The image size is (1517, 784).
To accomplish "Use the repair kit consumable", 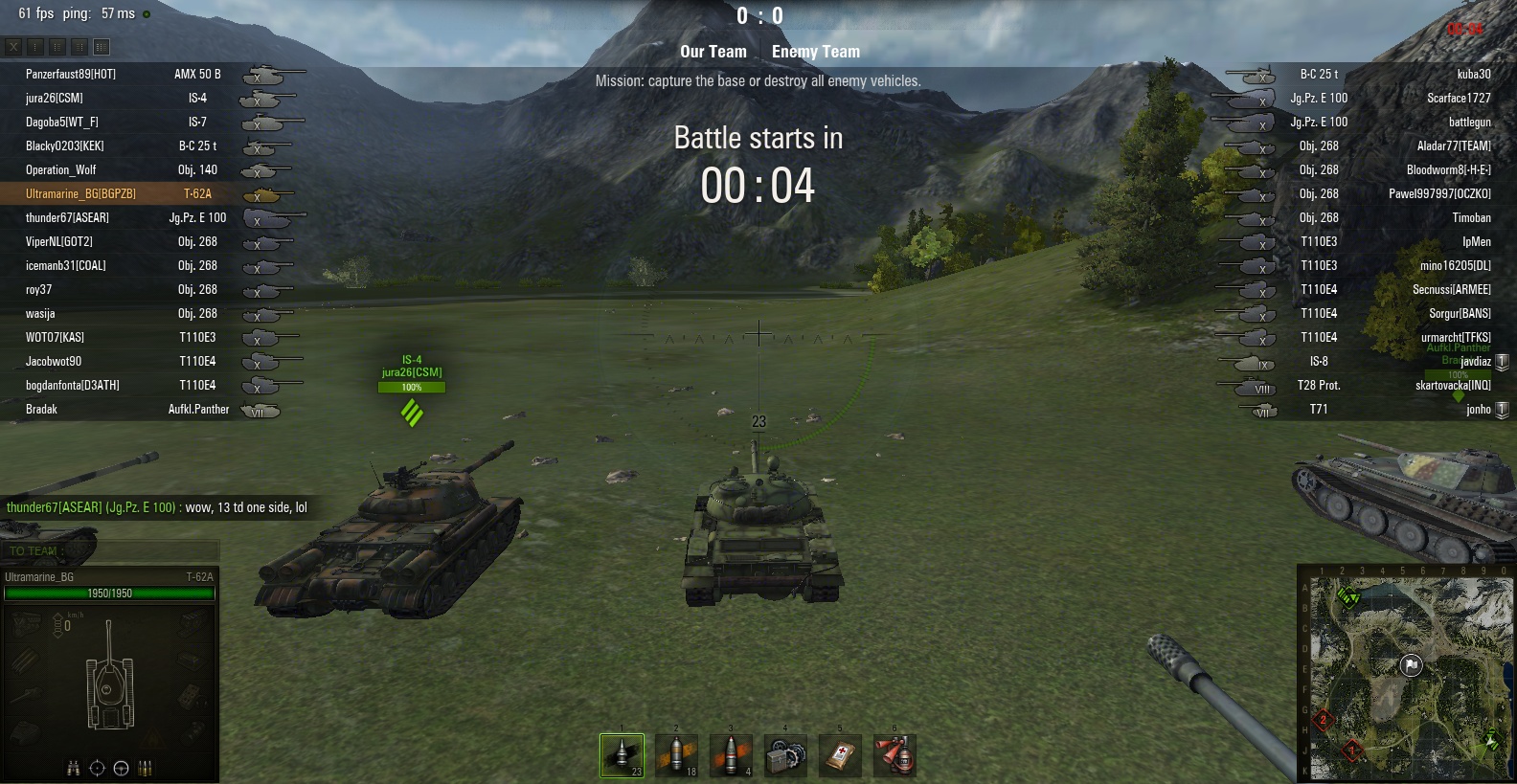I will click(x=785, y=755).
